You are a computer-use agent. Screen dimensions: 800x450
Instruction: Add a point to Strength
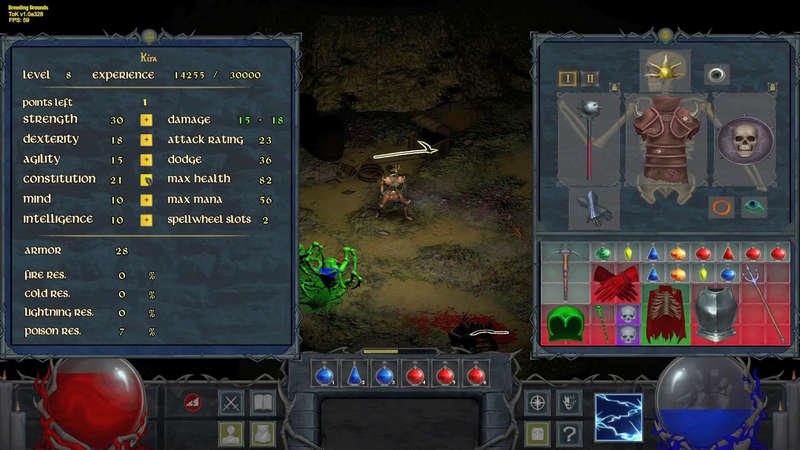coord(146,120)
